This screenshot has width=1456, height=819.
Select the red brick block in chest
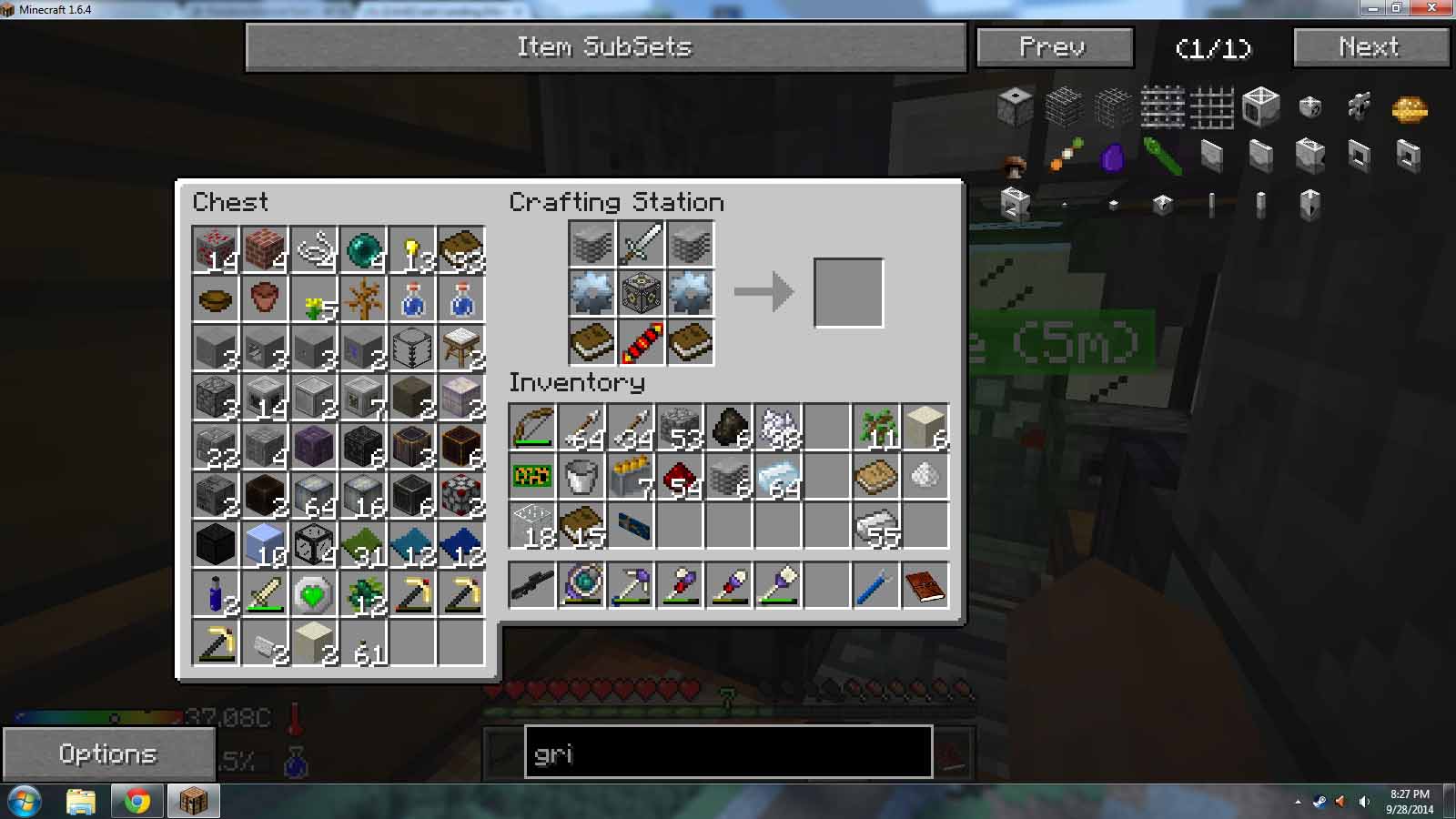coord(265,249)
